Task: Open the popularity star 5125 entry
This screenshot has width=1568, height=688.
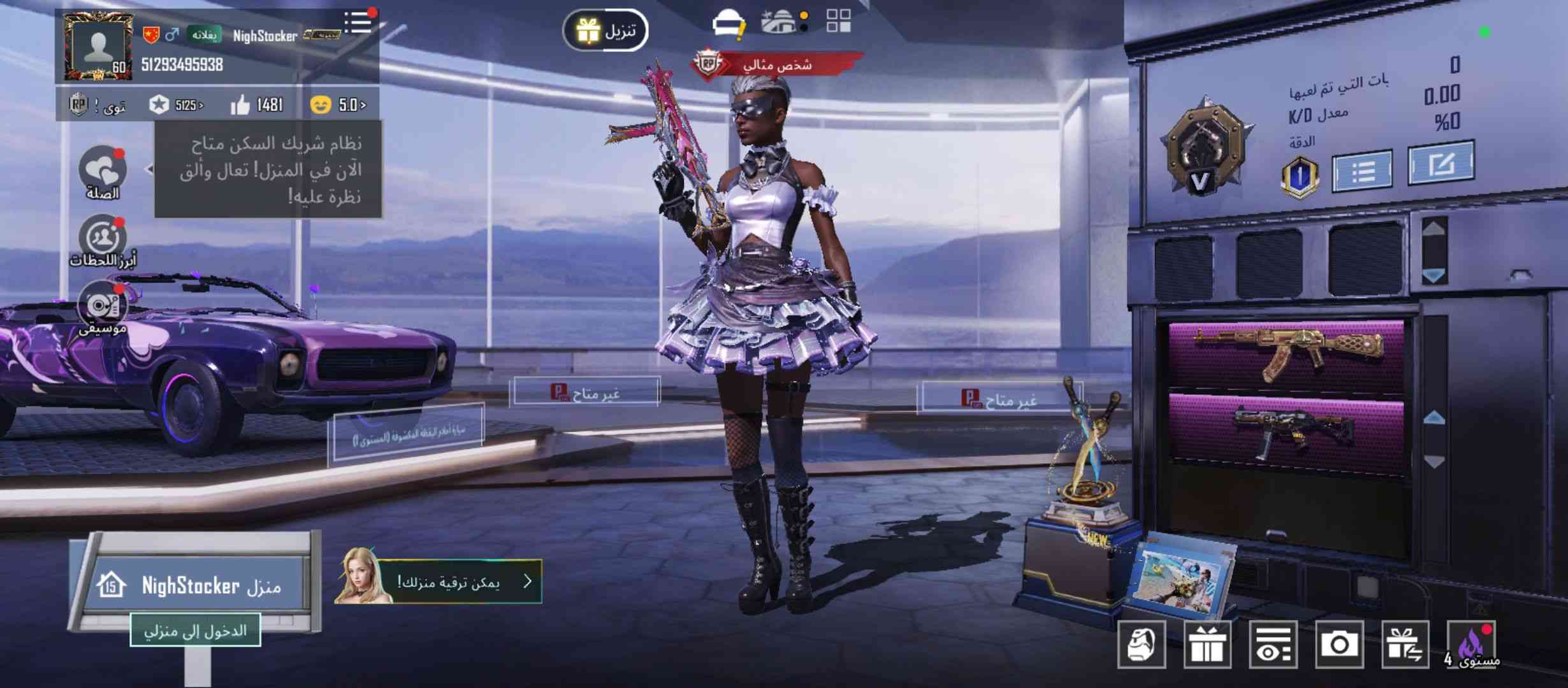Action: pos(177,105)
